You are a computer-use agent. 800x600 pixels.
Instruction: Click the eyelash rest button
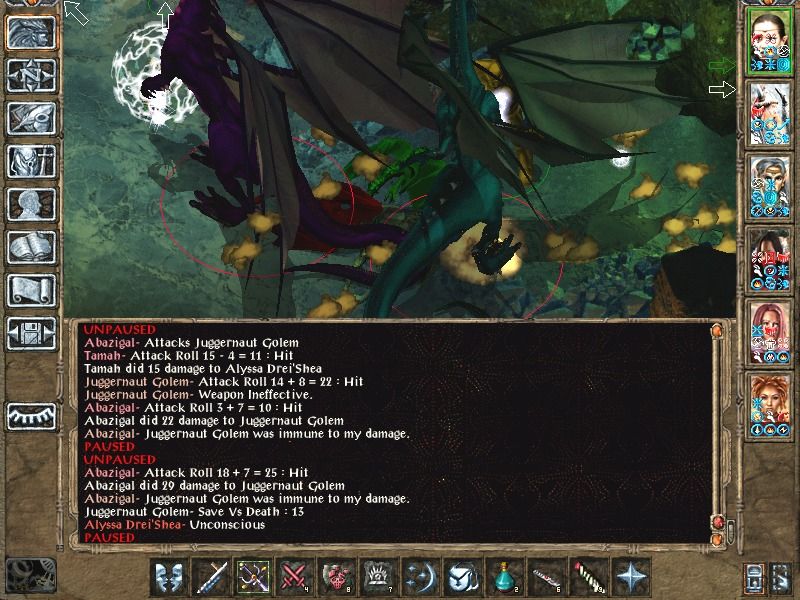[30, 415]
